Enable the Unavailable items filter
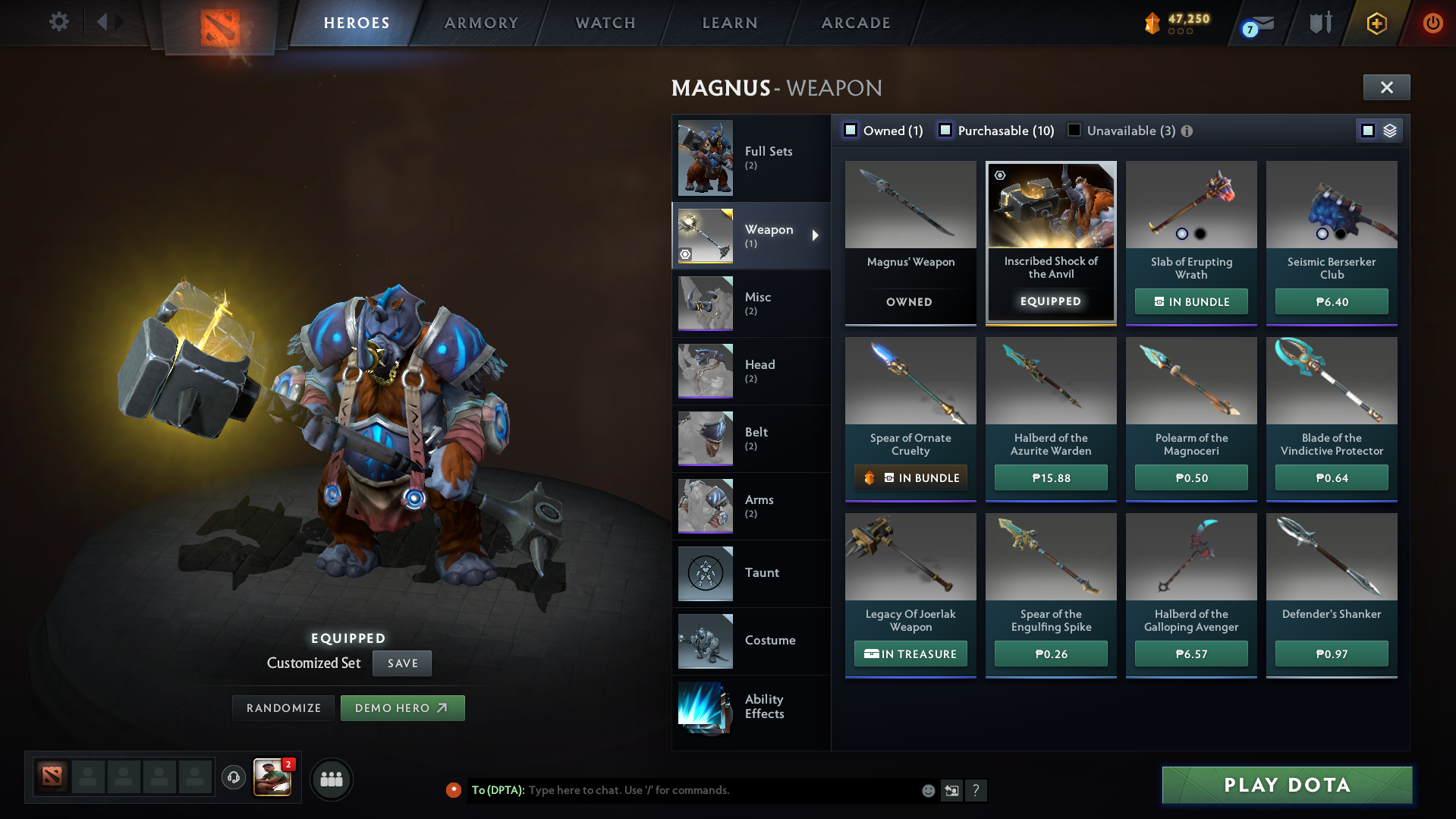The image size is (1456, 819). coord(1074,130)
